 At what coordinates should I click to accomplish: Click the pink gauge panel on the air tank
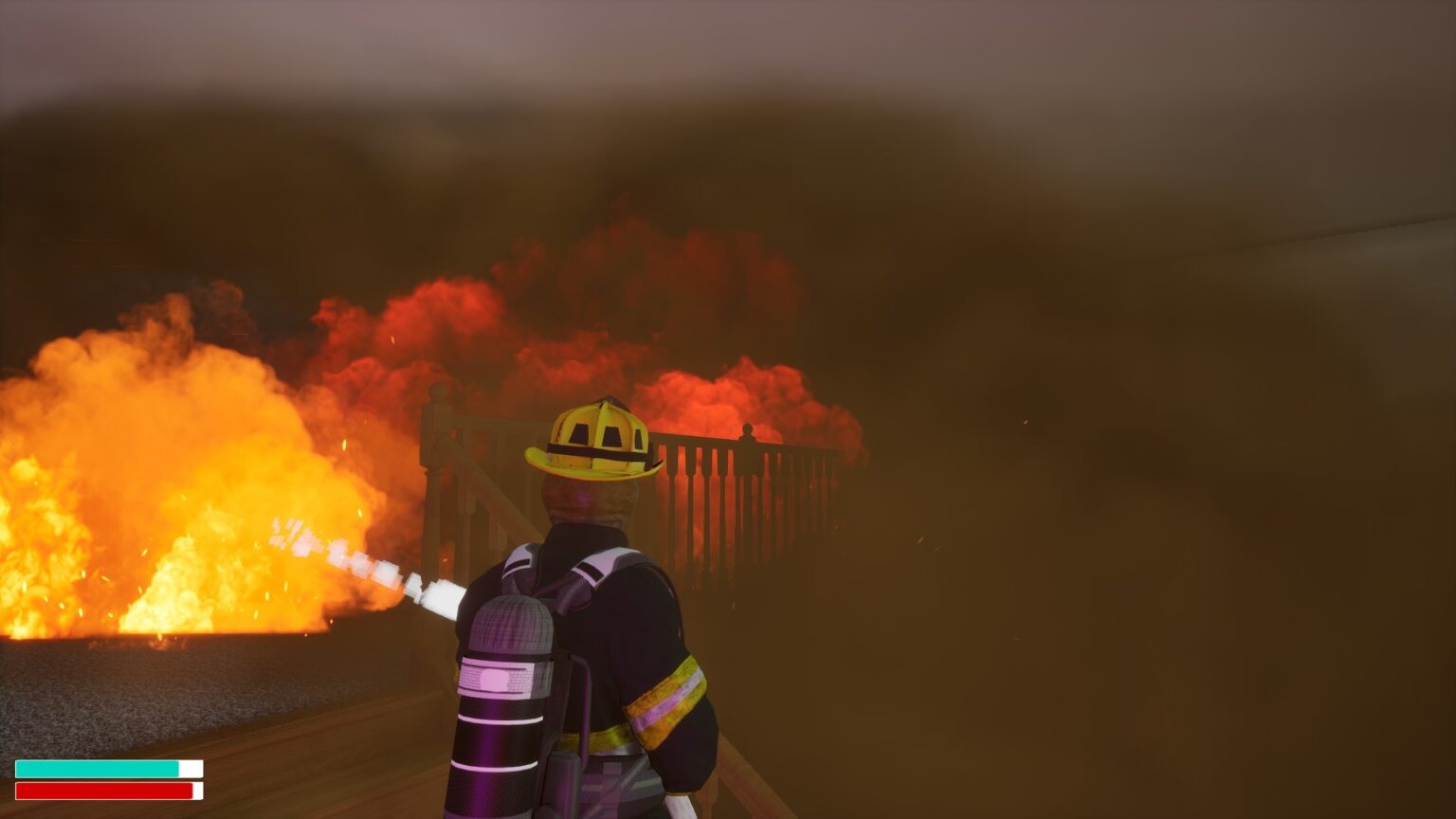tap(496, 678)
